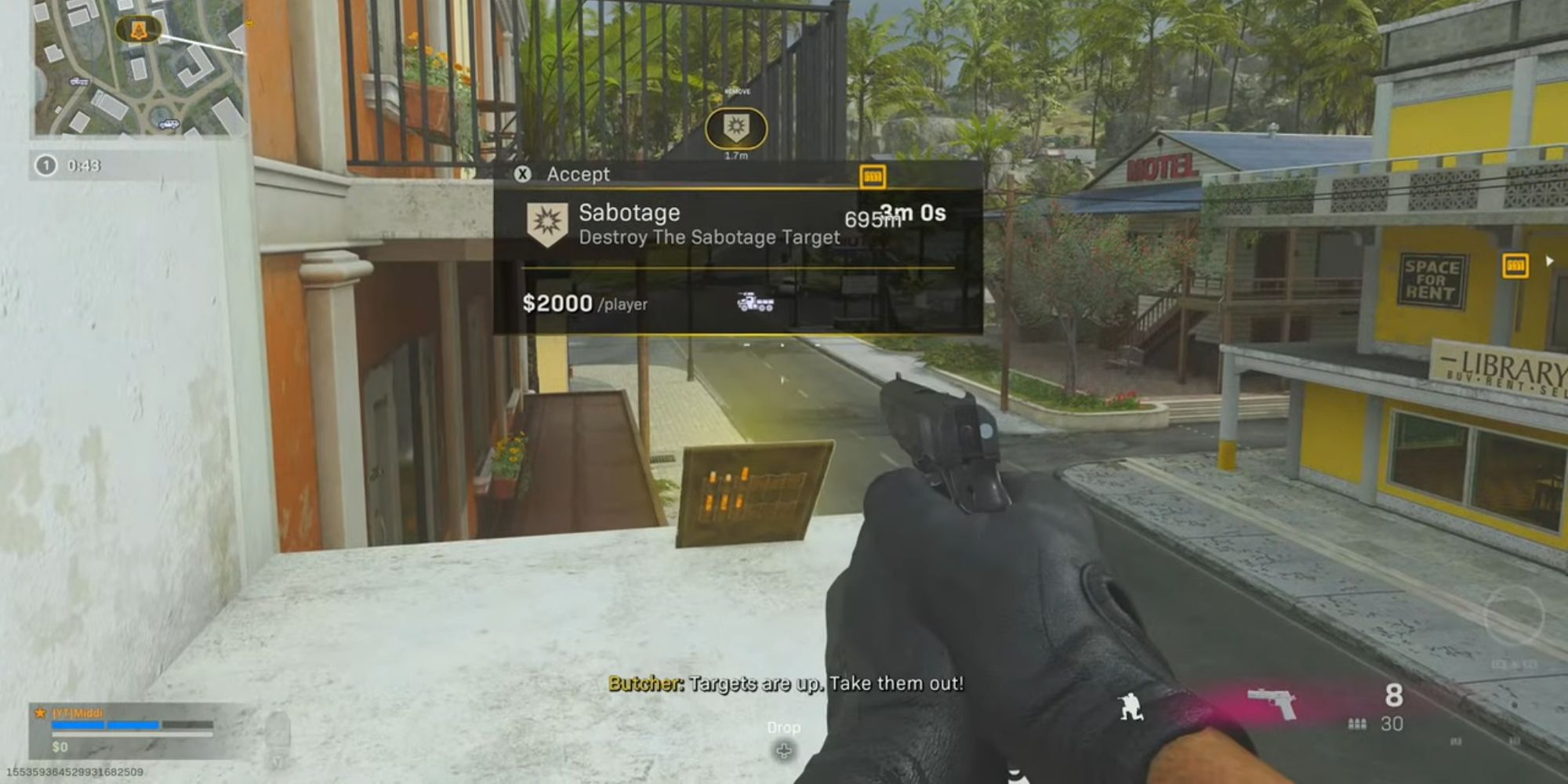Viewport: 1568px width, 784px height.
Task: Click the bullet reserve ammo icon
Action: click(x=1356, y=724)
